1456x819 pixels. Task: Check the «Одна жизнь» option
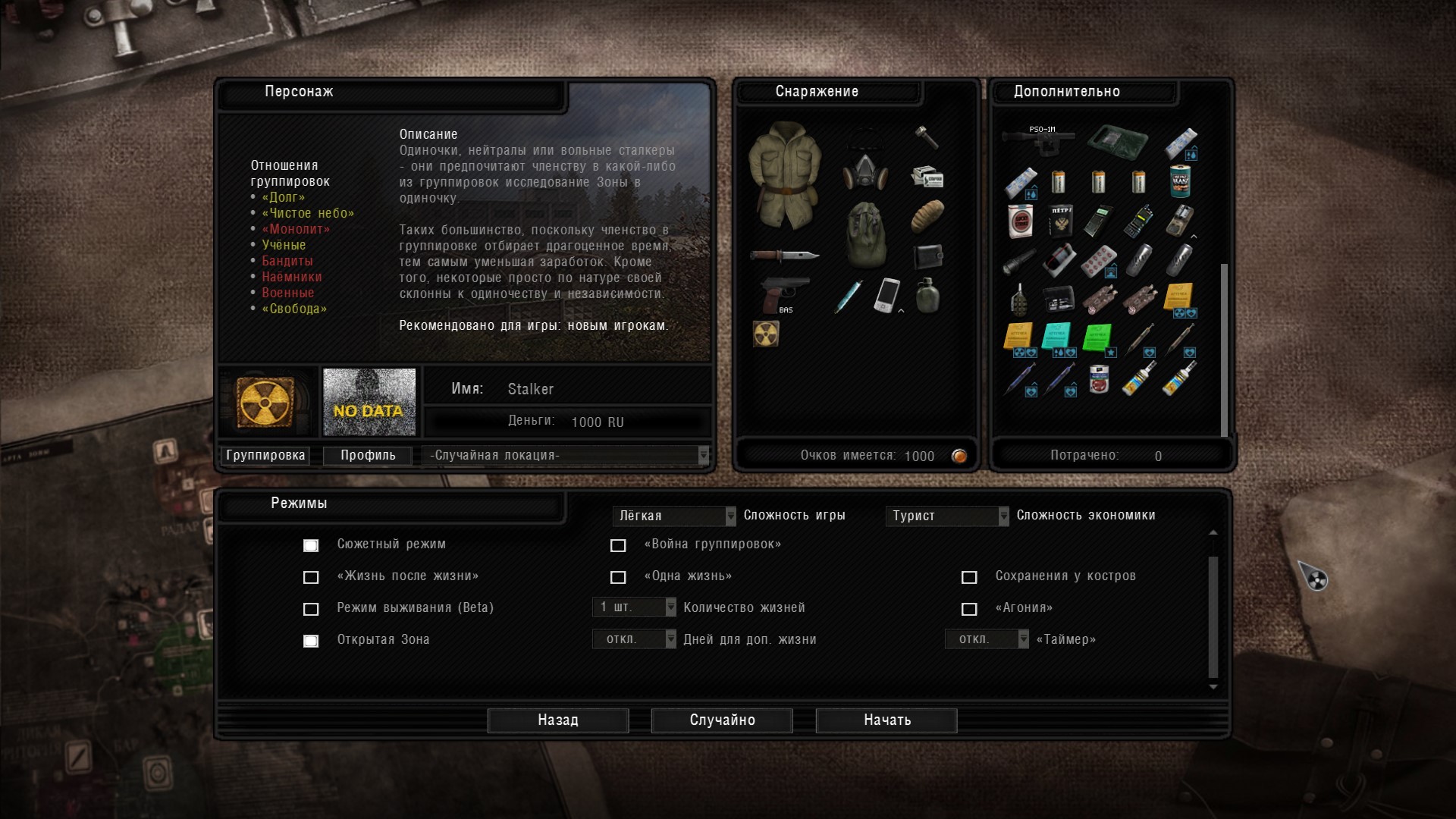[618, 577]
